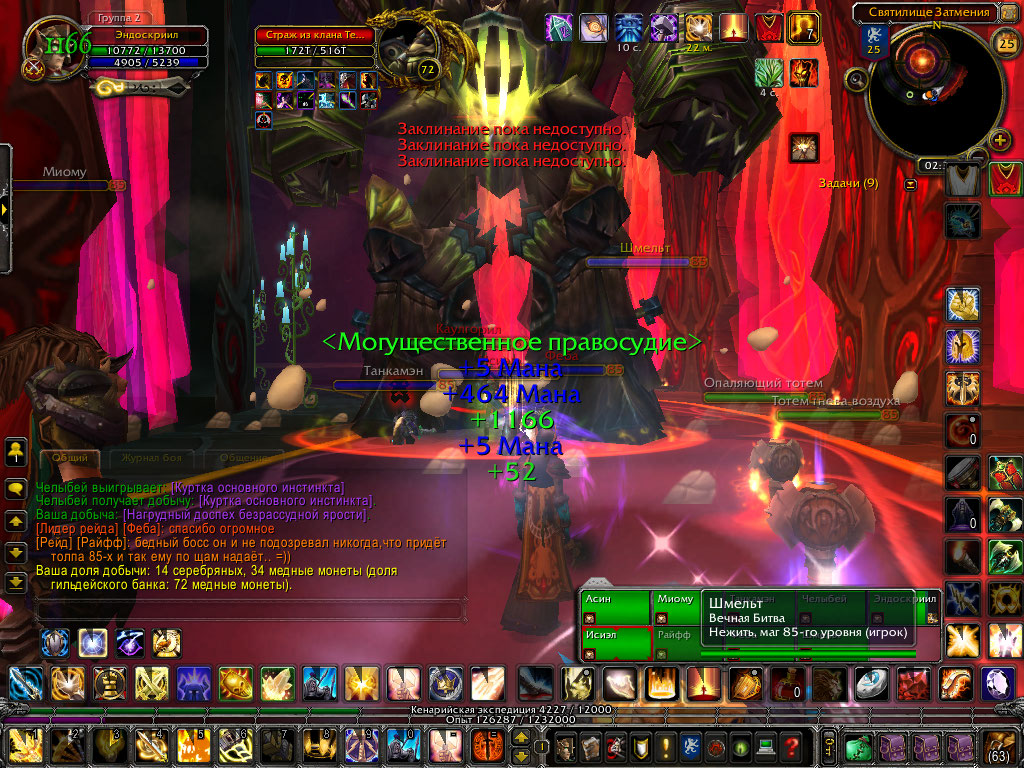Page the action bar up with arrow
The width and height of the screenshot is (1024, 768).
click(521, 739)
